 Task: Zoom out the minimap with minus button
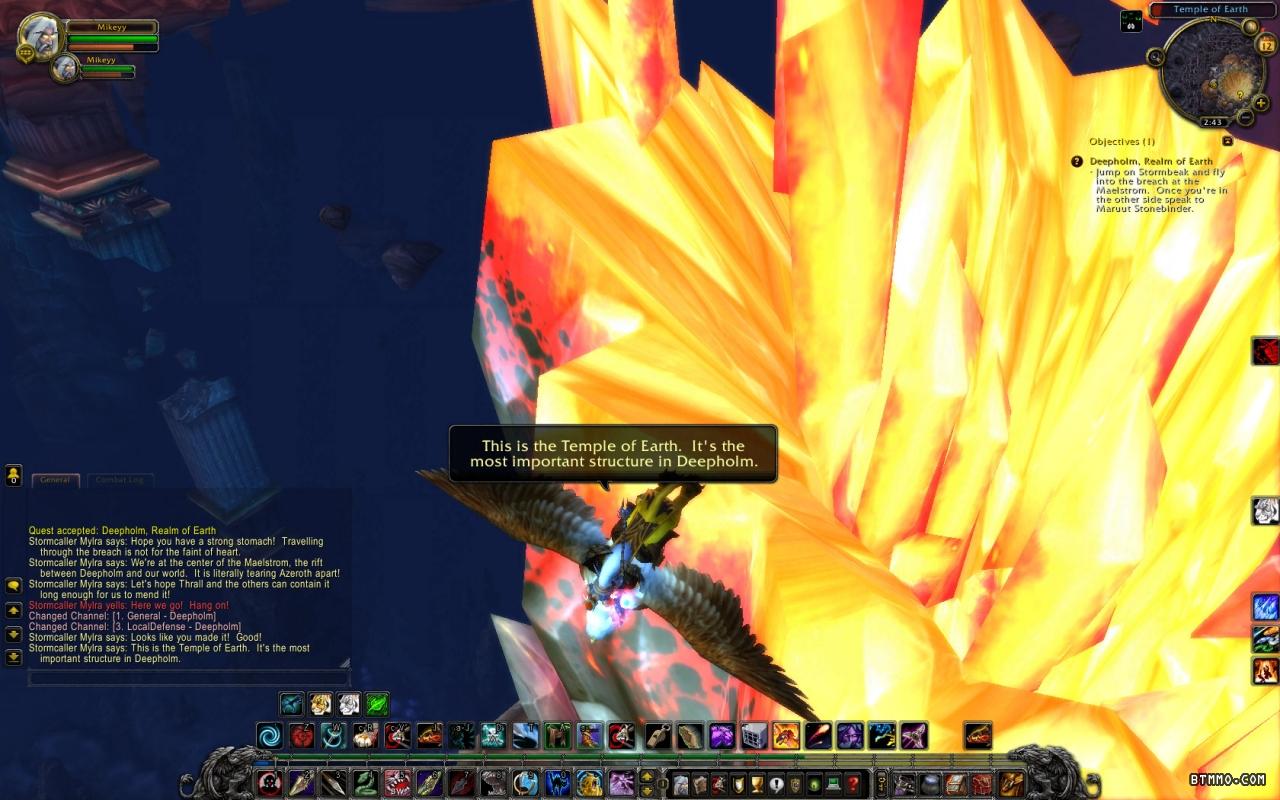(1246, 117)
